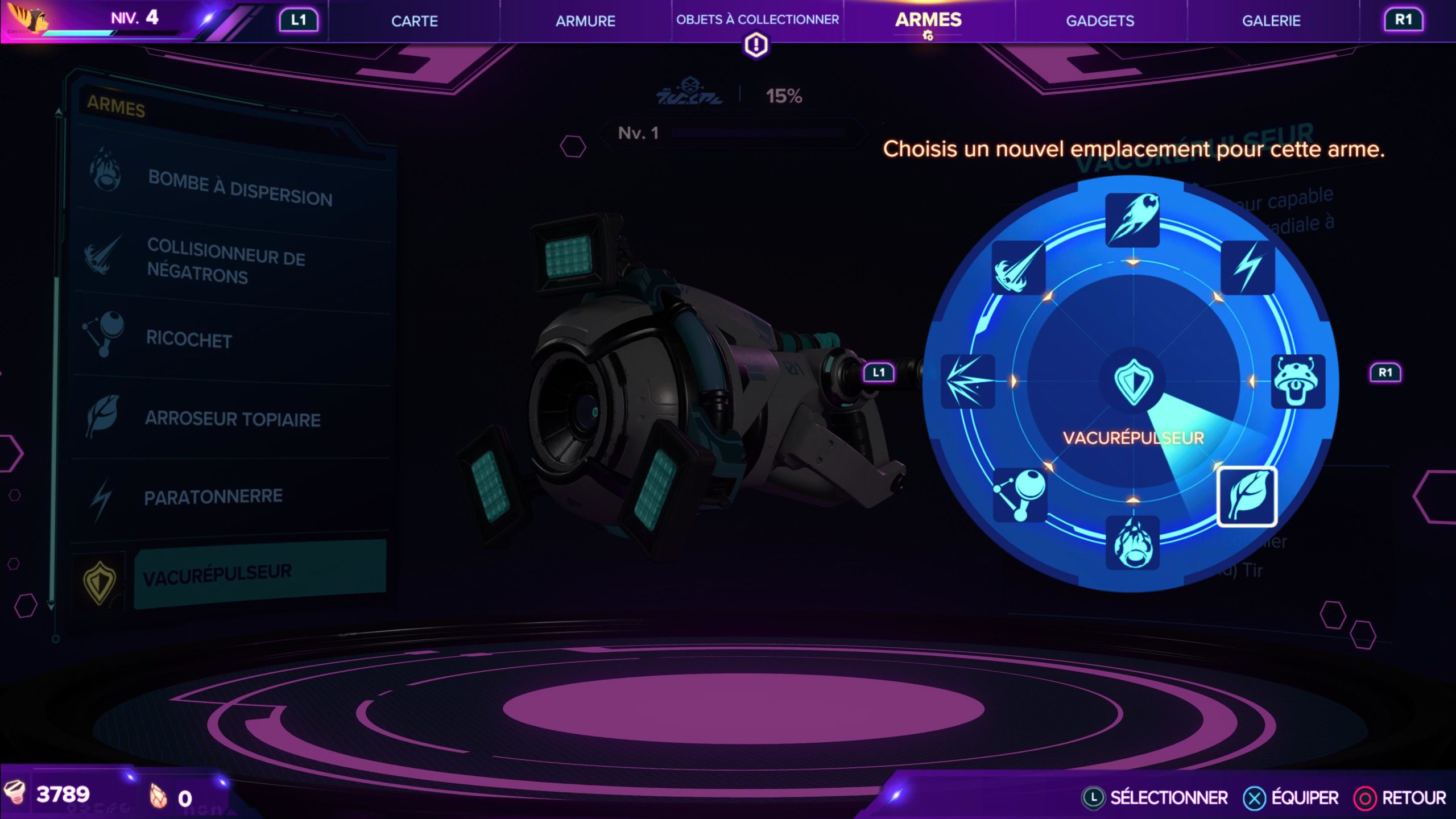Screen dimensions: 1456x819
Task: Choose the flaming bomb wheel slot
Action: pos(1132,543)
